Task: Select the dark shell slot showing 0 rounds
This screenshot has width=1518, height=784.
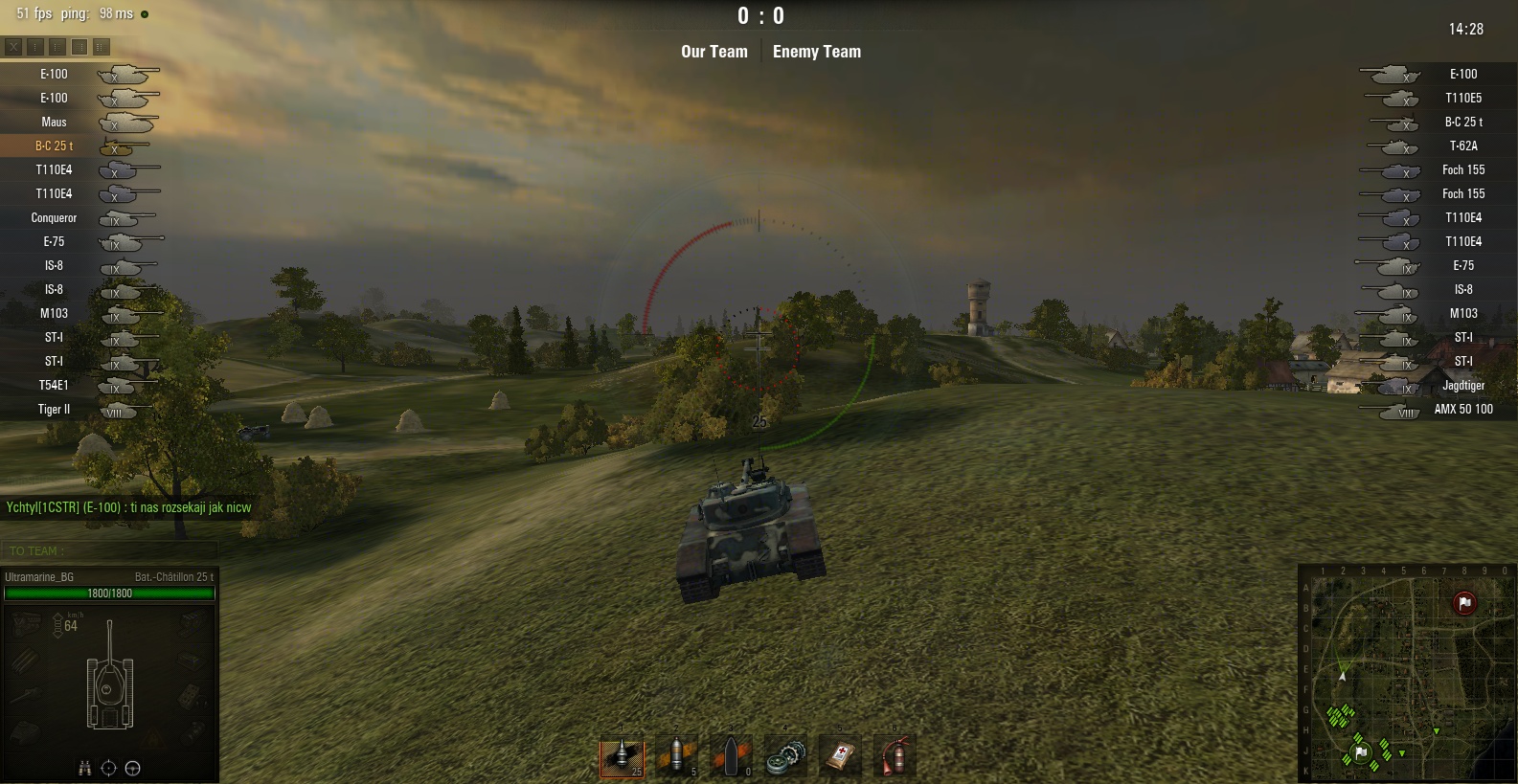Action: click(x=731, y=756)
